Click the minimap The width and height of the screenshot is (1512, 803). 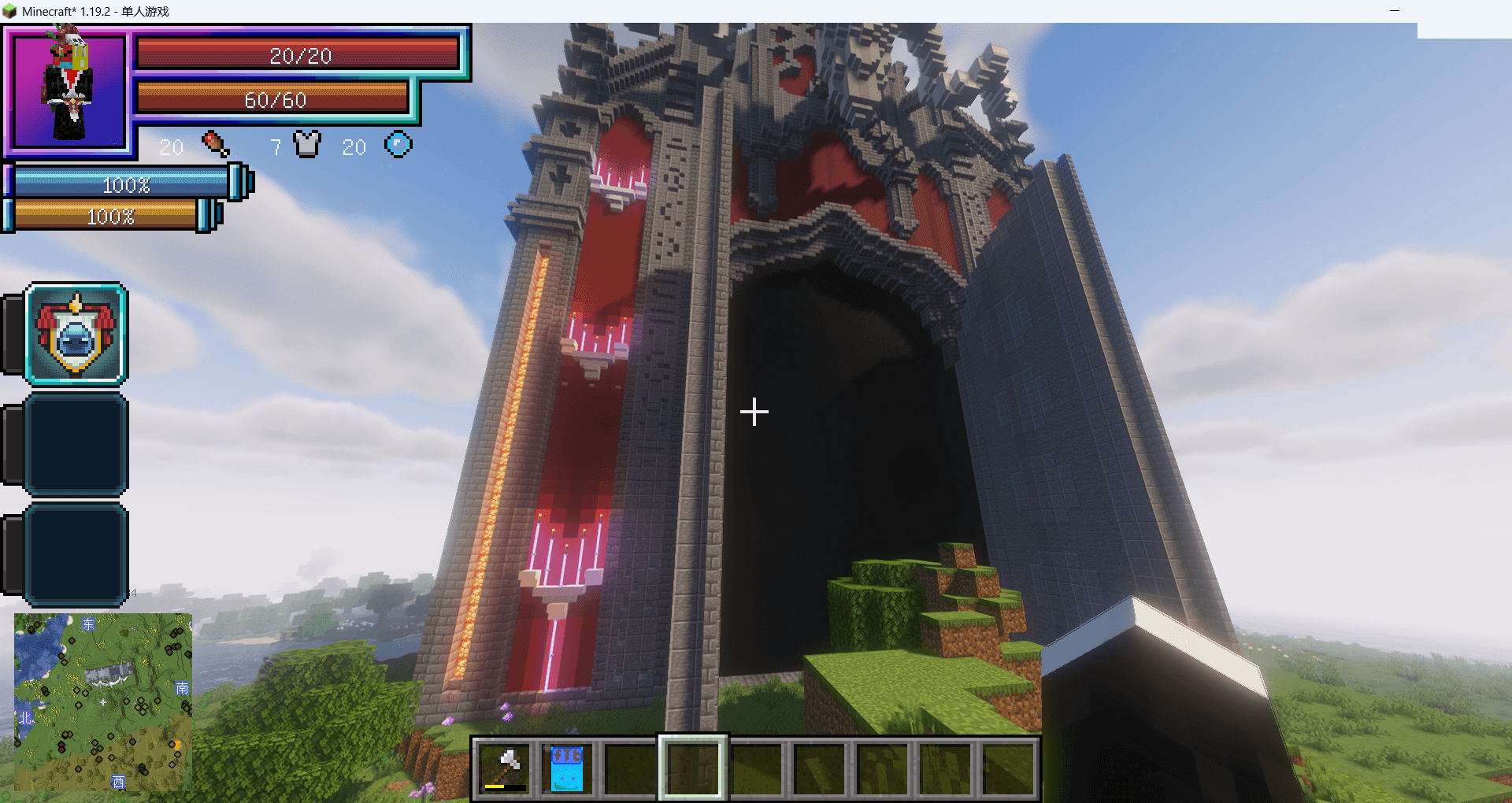(103, 701)
